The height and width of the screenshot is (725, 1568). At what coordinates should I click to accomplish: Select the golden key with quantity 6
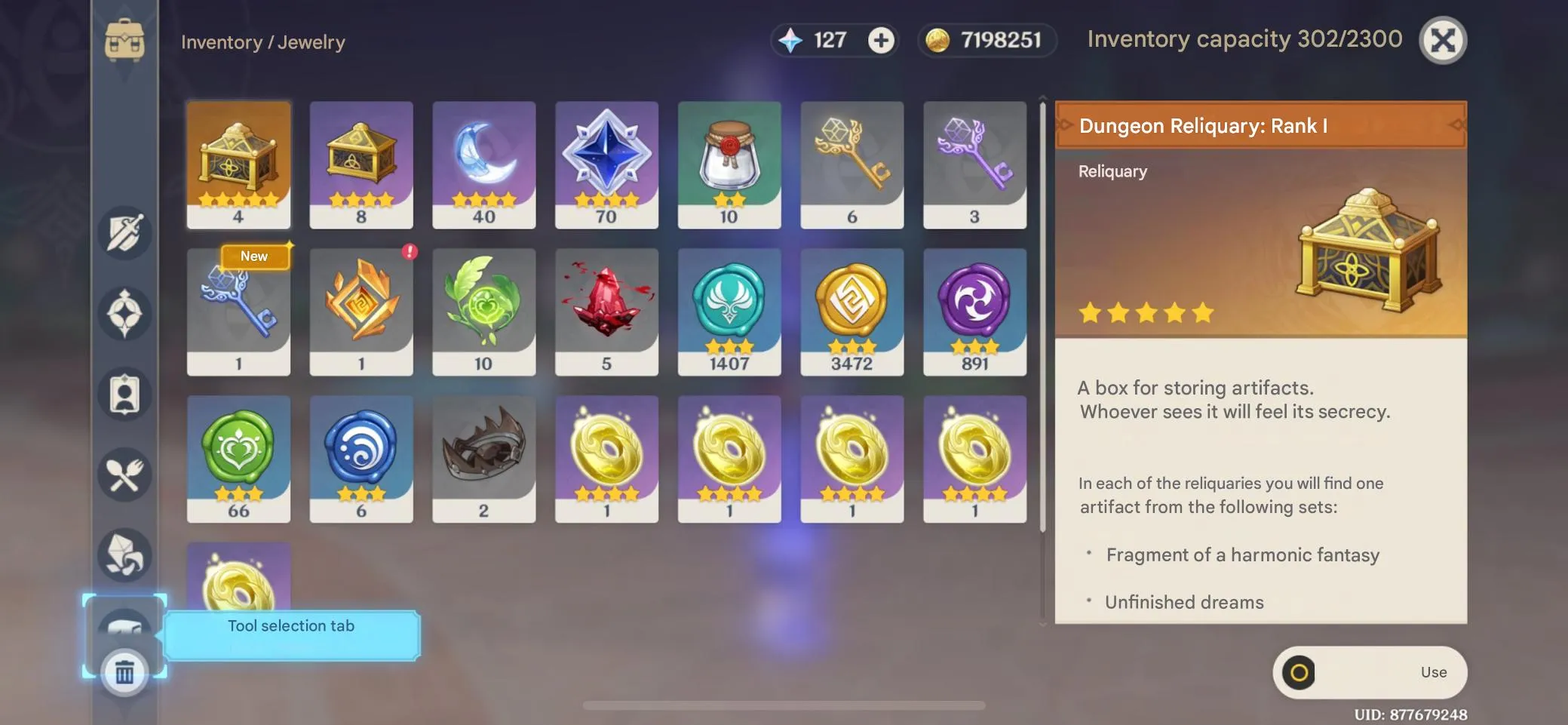pyautogui.click(x=852, y=164)
